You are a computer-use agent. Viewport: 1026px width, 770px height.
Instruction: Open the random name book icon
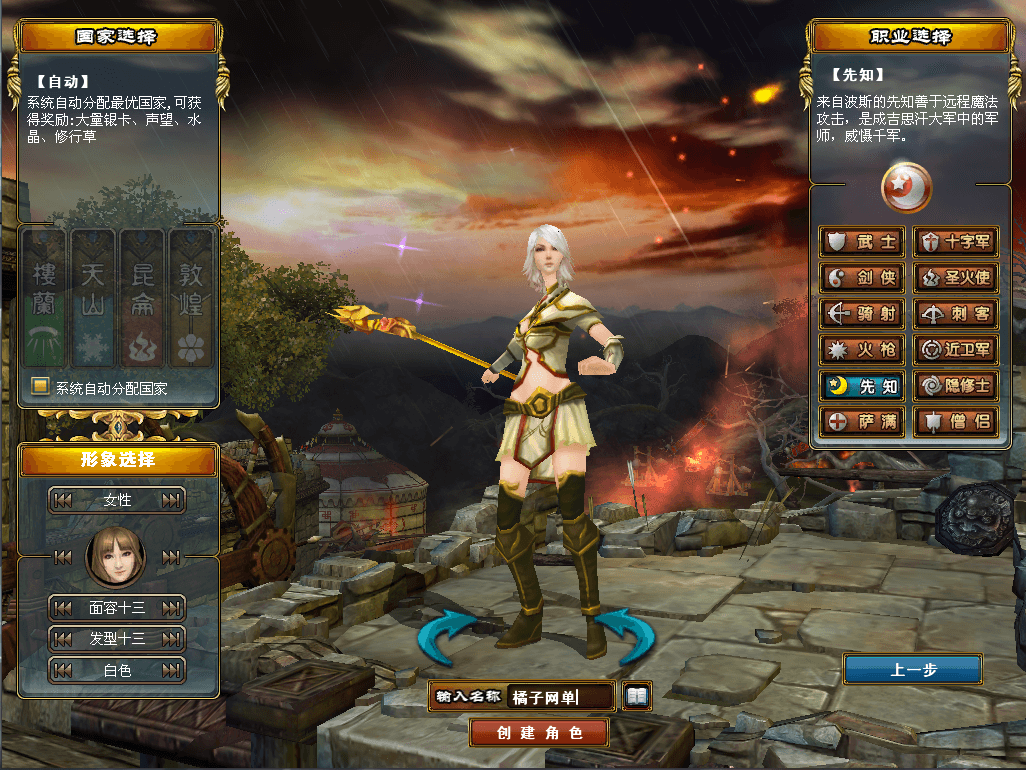coord(636,696)
